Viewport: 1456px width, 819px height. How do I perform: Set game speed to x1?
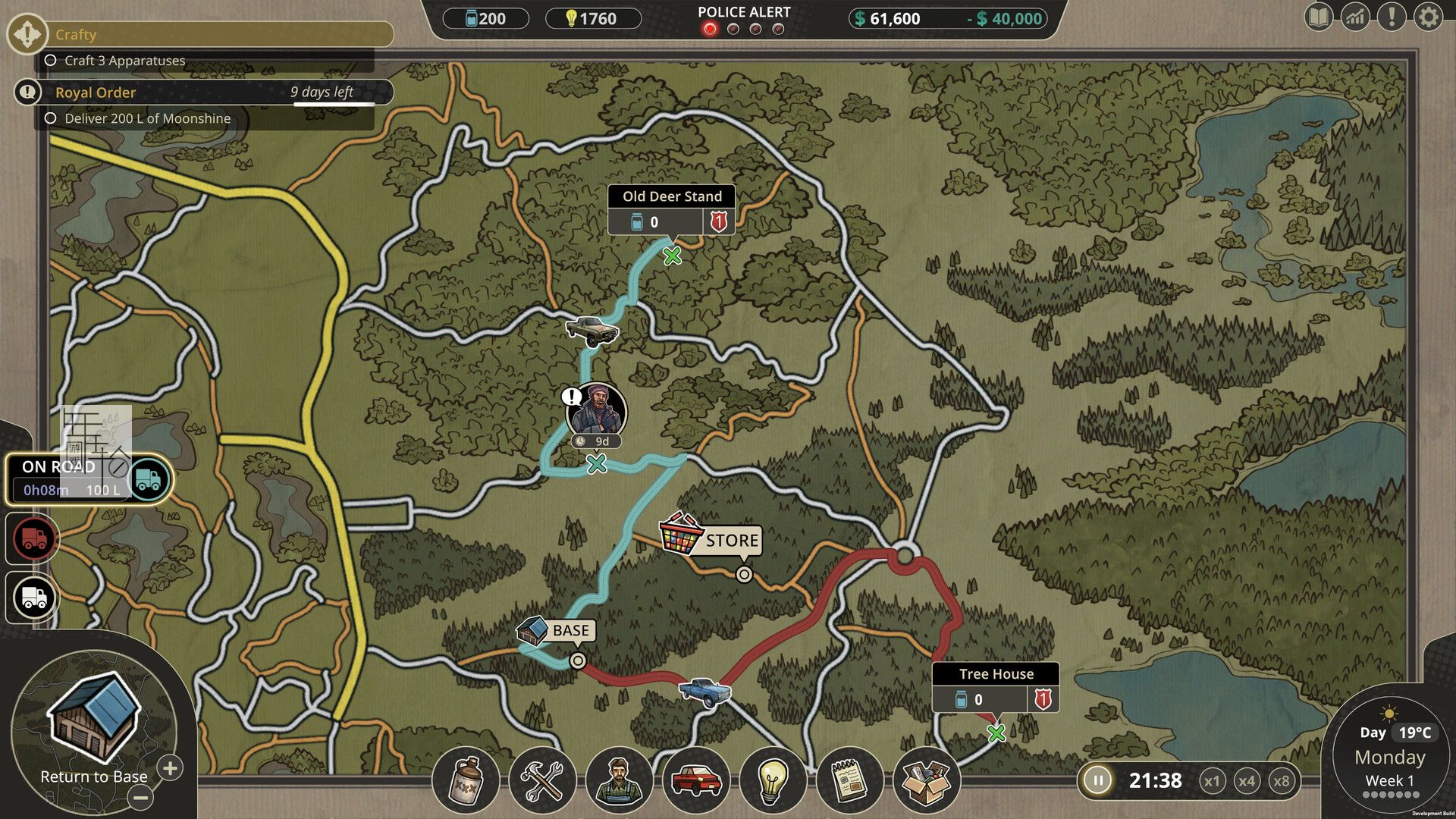[1212, 781]
